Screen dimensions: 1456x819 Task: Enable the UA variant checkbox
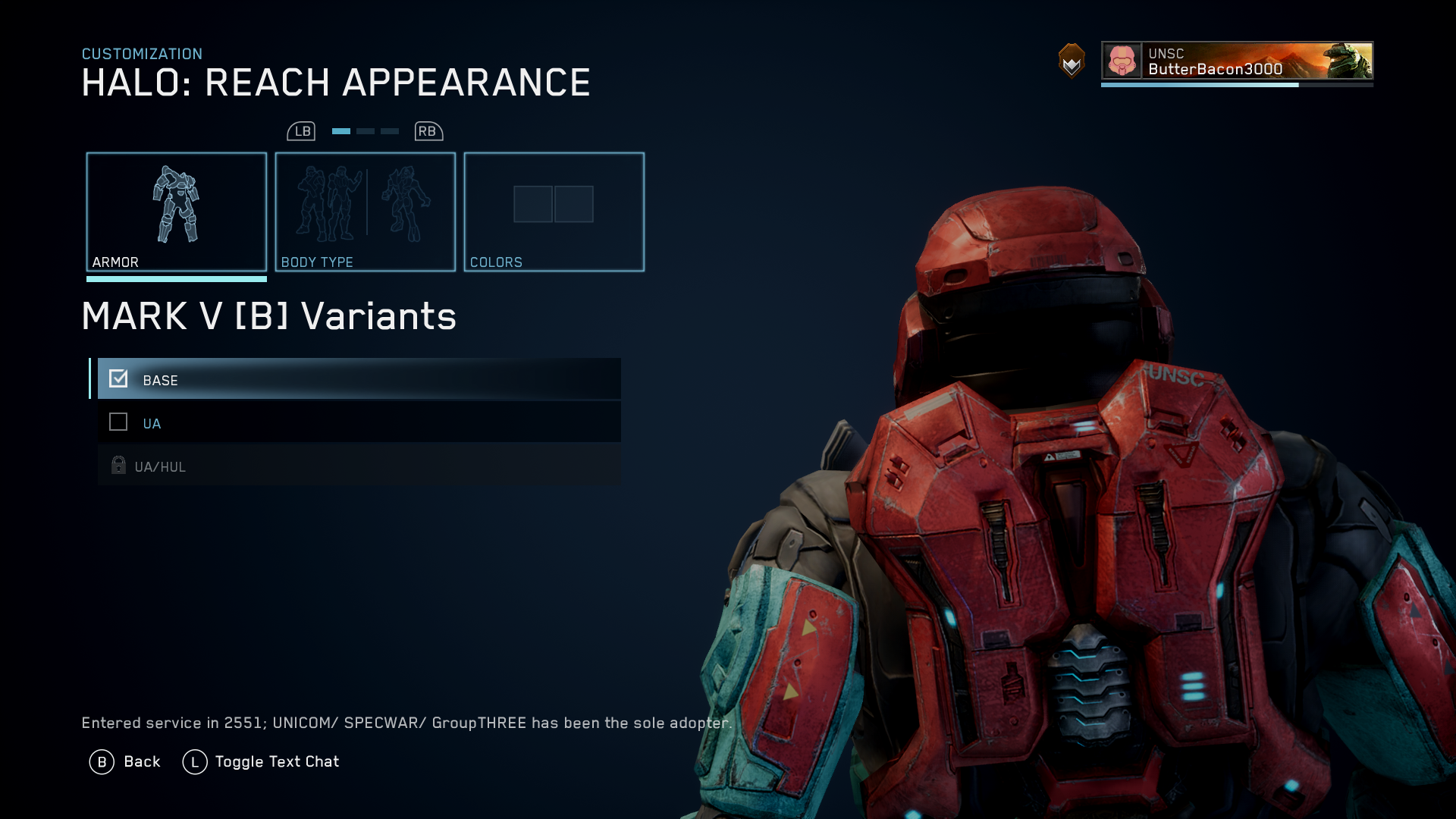coord(118,422)
